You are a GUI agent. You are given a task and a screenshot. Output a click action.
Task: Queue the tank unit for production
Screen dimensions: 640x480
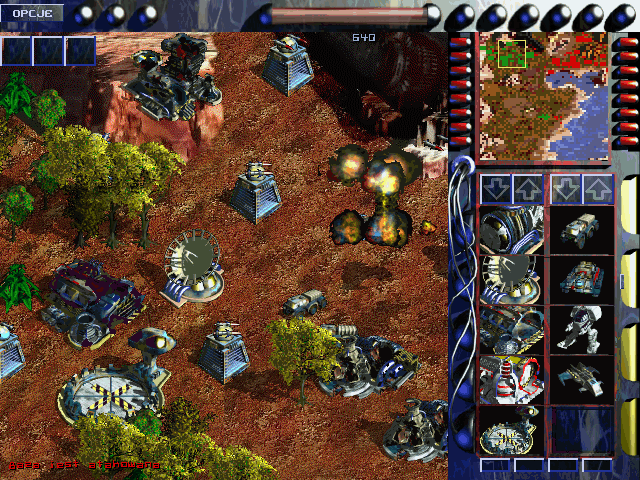(x=581, y=278)
